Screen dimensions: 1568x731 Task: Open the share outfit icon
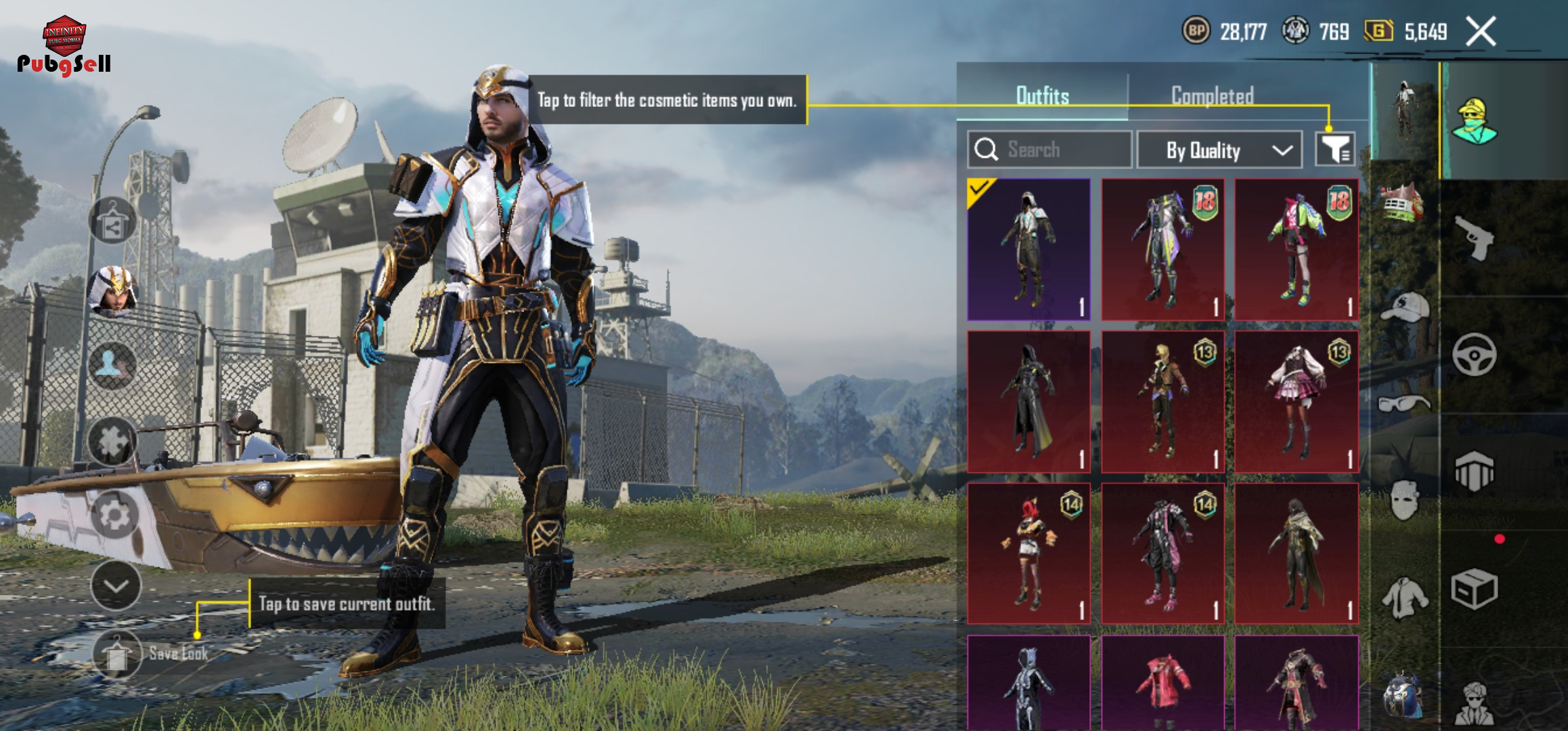tap(112, 222)
